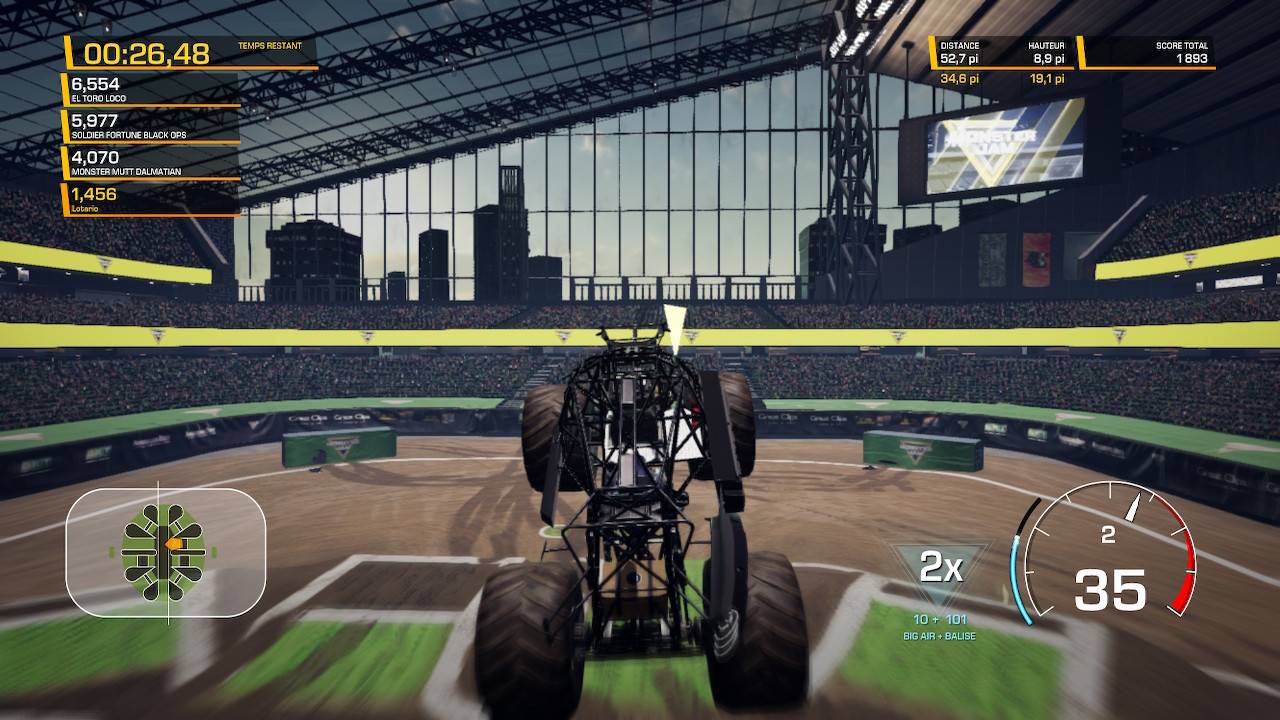Image resolution: width=1280 pixels, height=720 pixels.
Task: Select the El Toro Loco leaderboard row
Action: [x=152, y=89]
